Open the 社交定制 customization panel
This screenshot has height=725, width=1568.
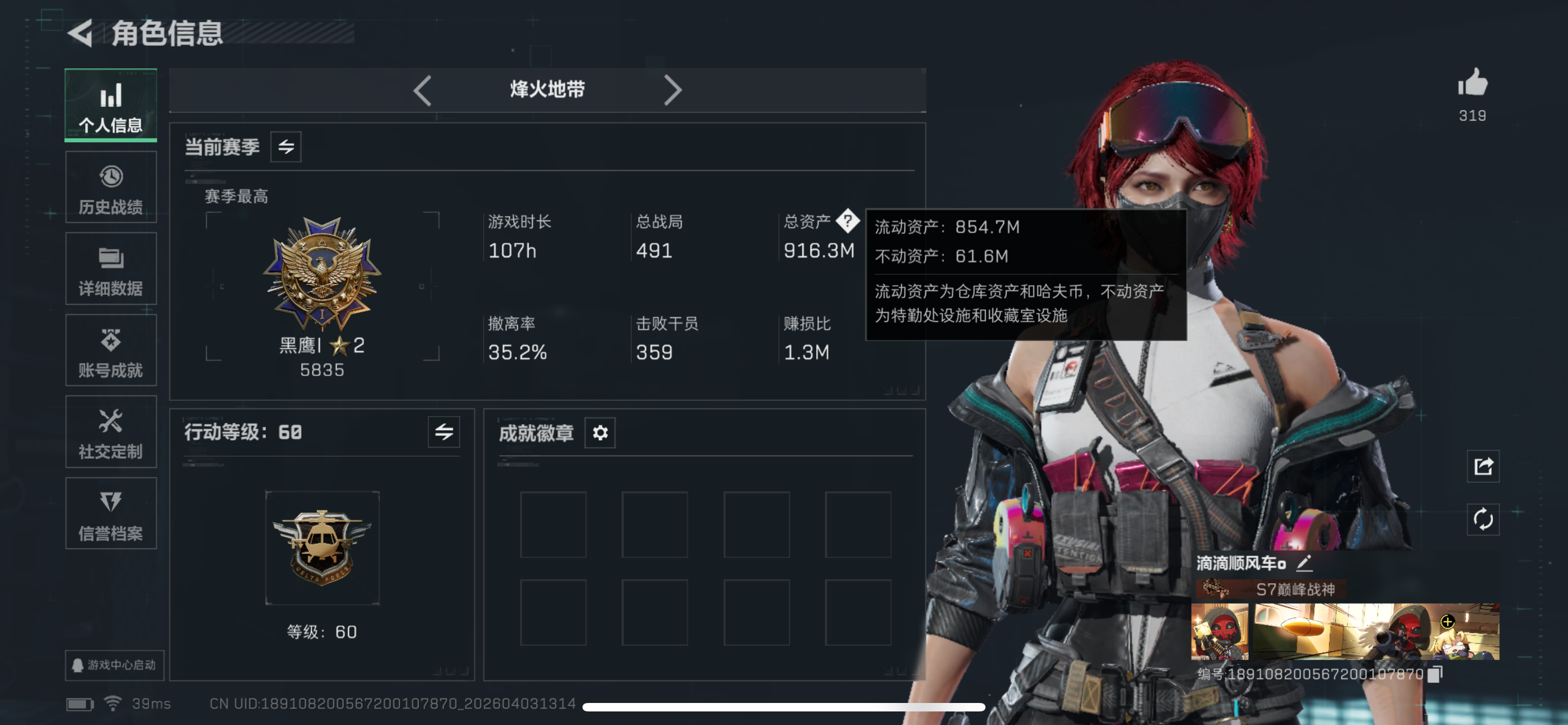pyautogui.click(x=111, y=432)
